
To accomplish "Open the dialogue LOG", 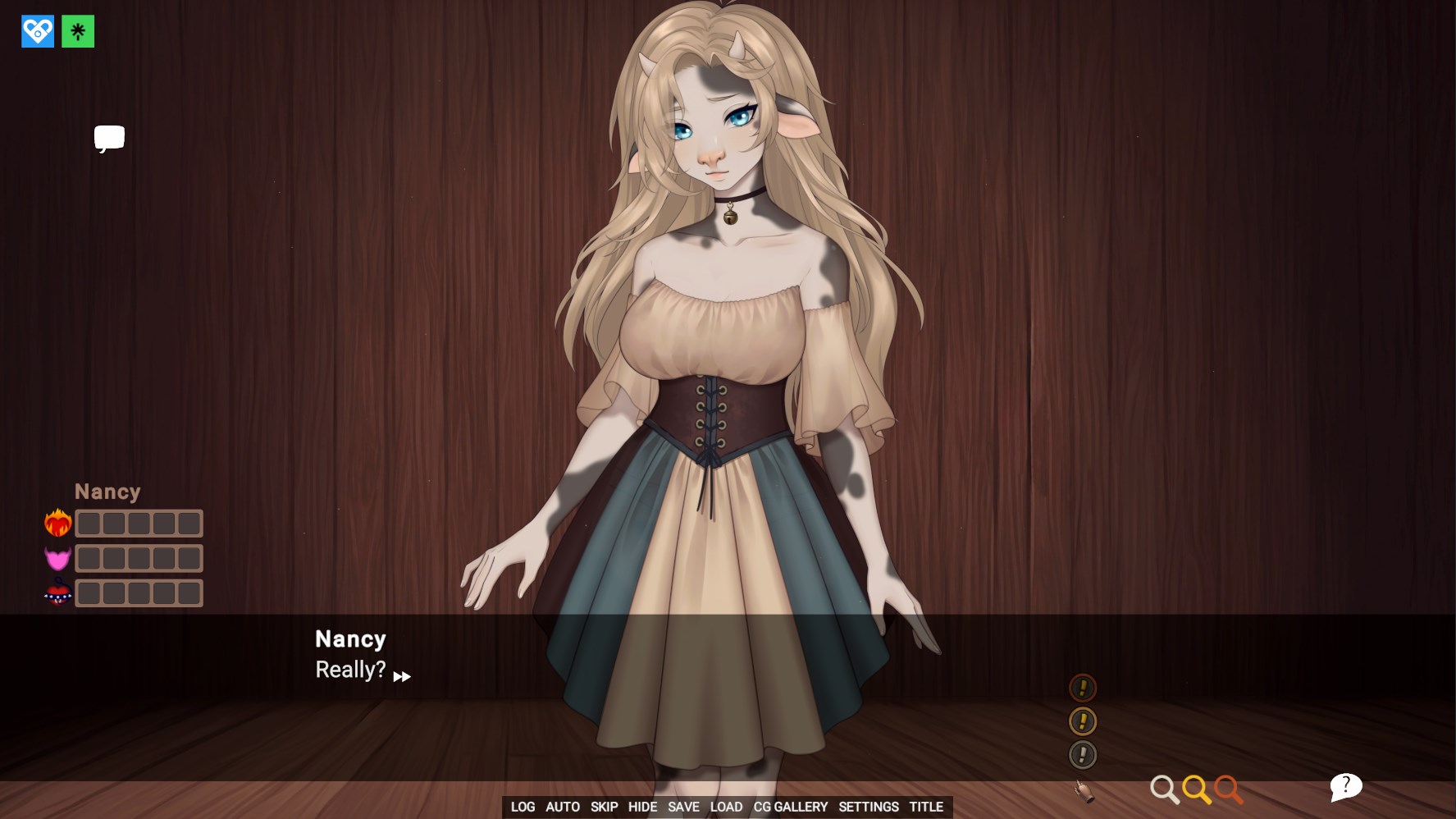I will tap(523, 807).
